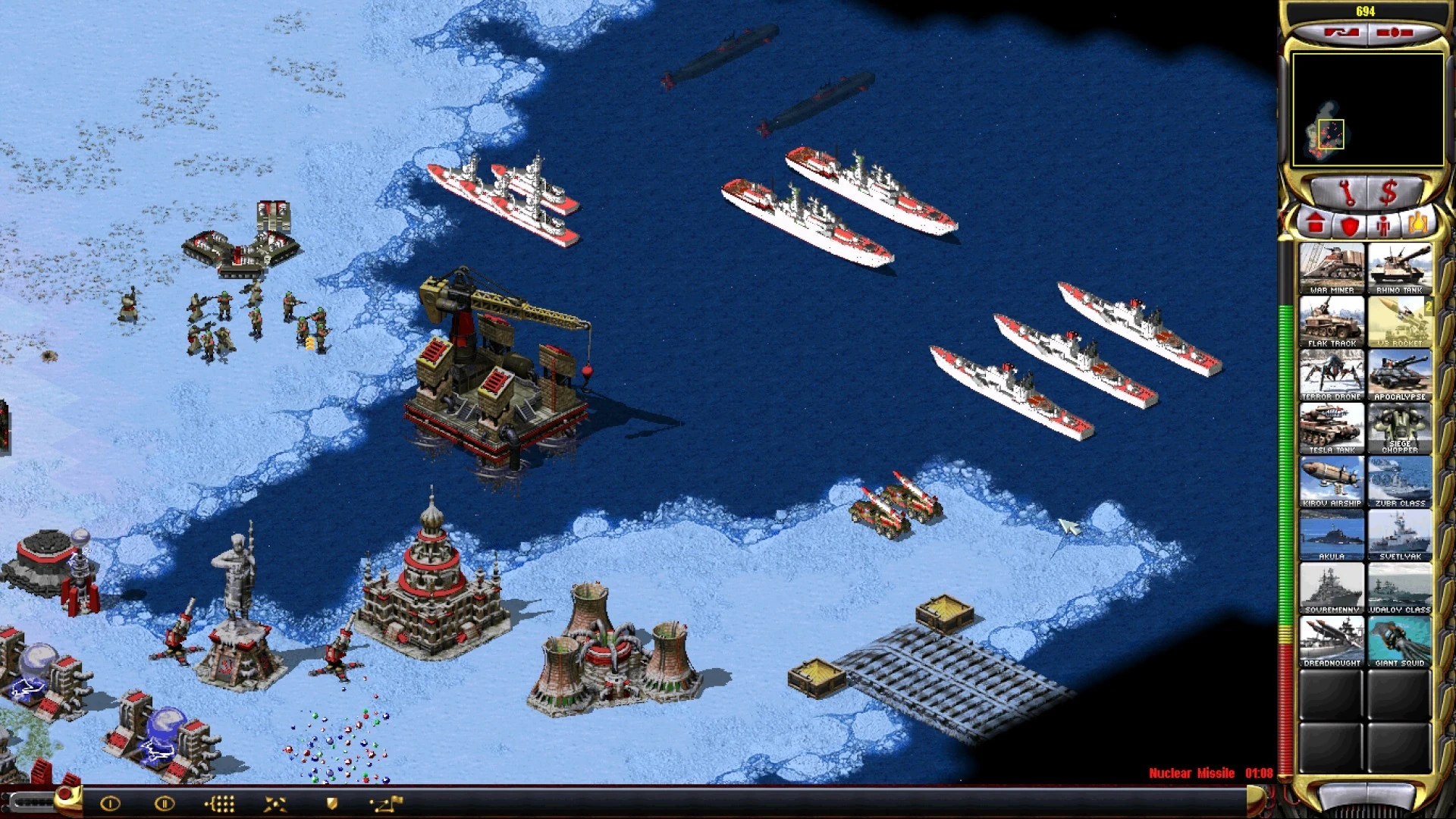1456x819 pixels.
Task: Activate the repair wrench button
Action: click(1347, 193)
